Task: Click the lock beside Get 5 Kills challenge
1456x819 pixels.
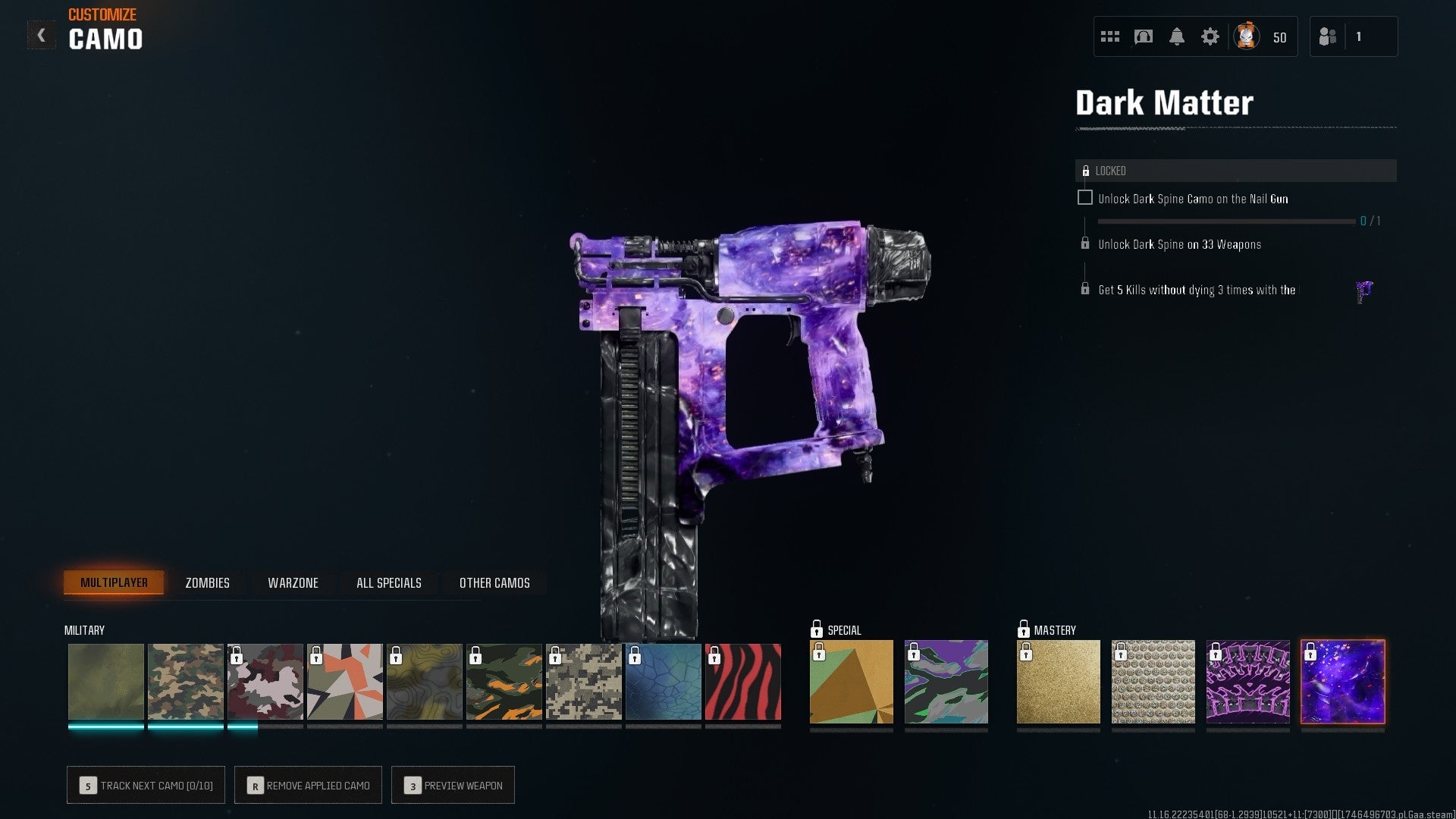Action: (x=1084, y=289)
